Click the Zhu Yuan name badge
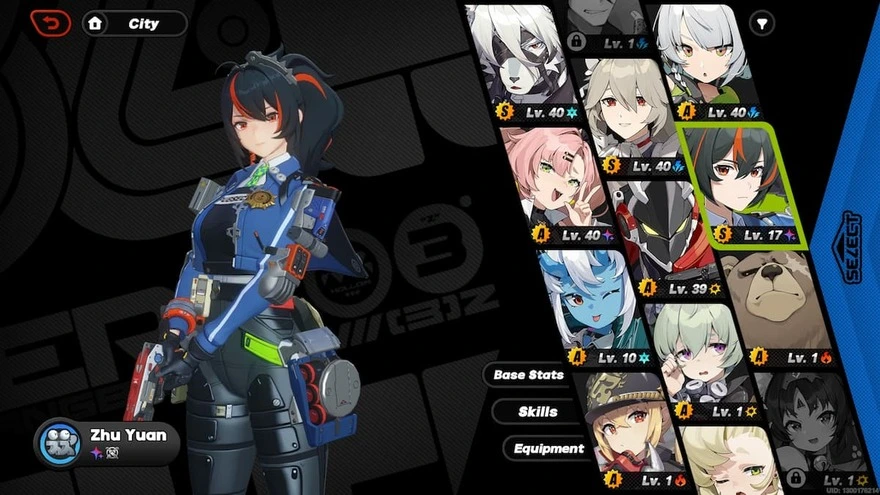Screen dimensions: 880x495 [108, 442]
